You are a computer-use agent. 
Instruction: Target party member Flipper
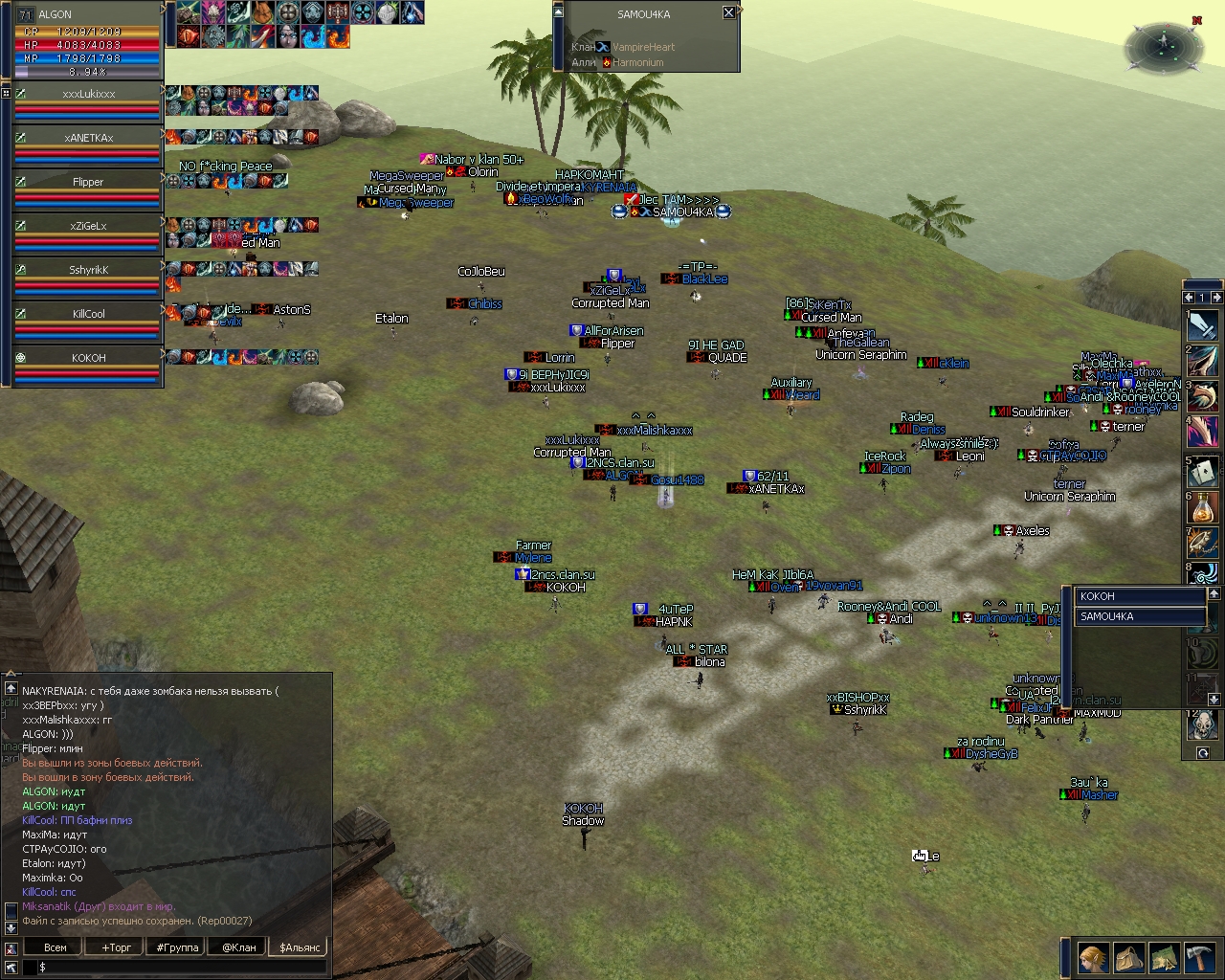[x=88, y=182]
